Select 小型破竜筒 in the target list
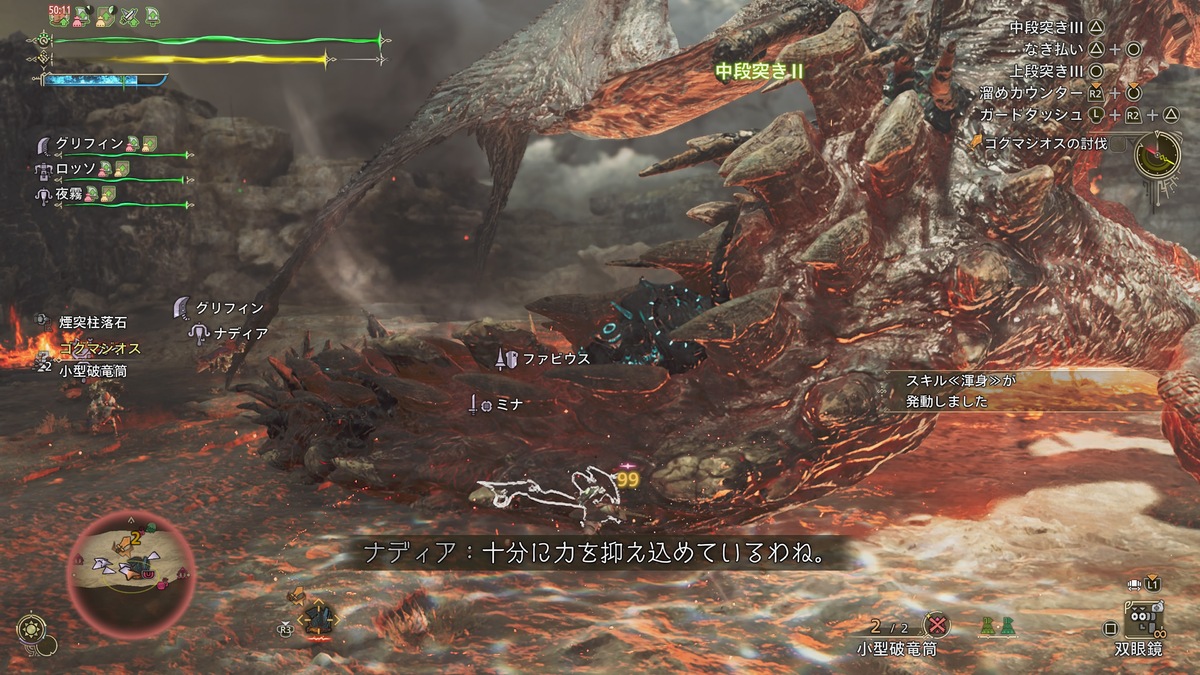The width and height of the screenshot is (1200, 675). coord(93,370)
